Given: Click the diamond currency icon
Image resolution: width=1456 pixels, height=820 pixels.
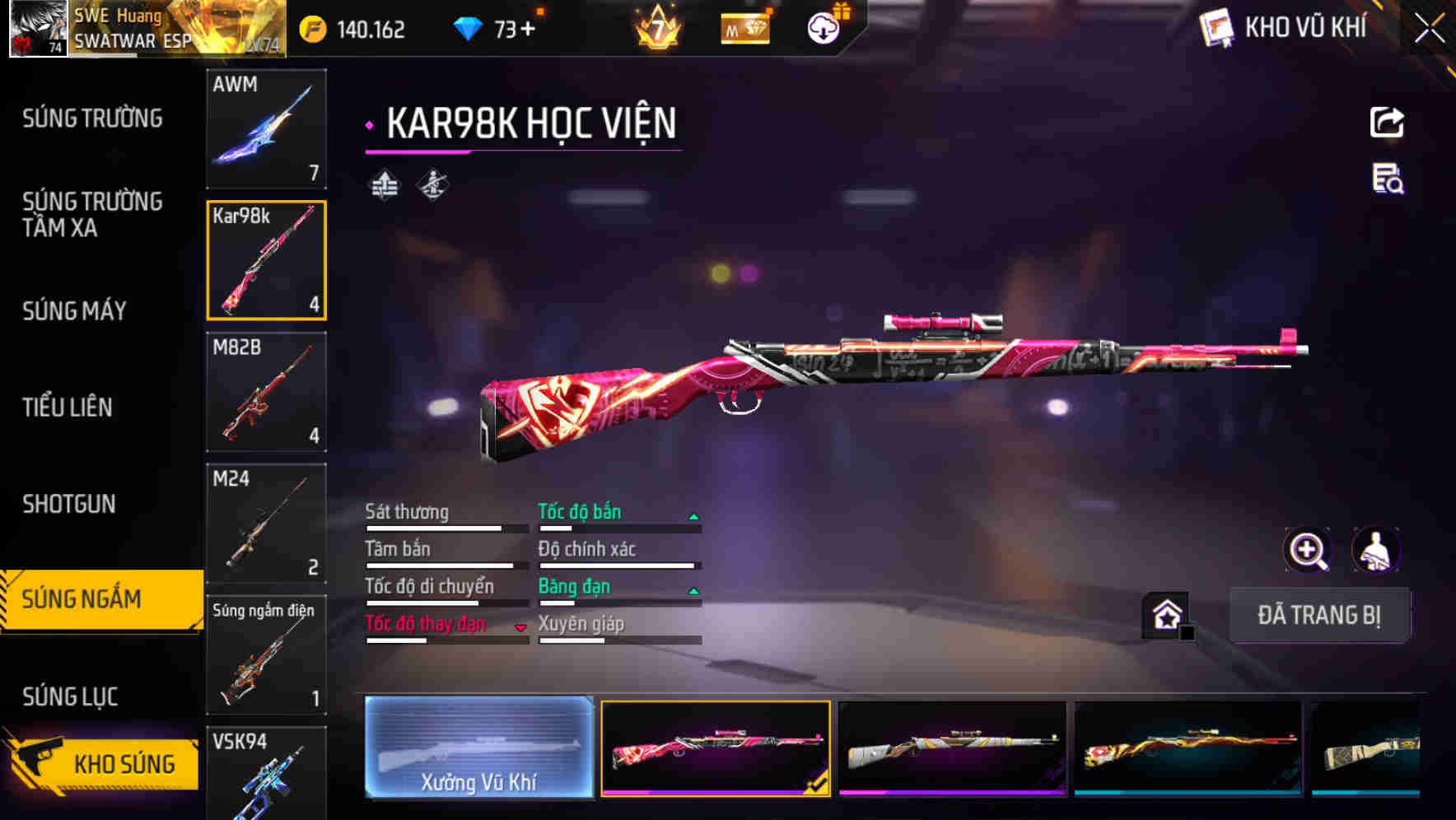Looking at the screenshot, I should click(465, 27).
